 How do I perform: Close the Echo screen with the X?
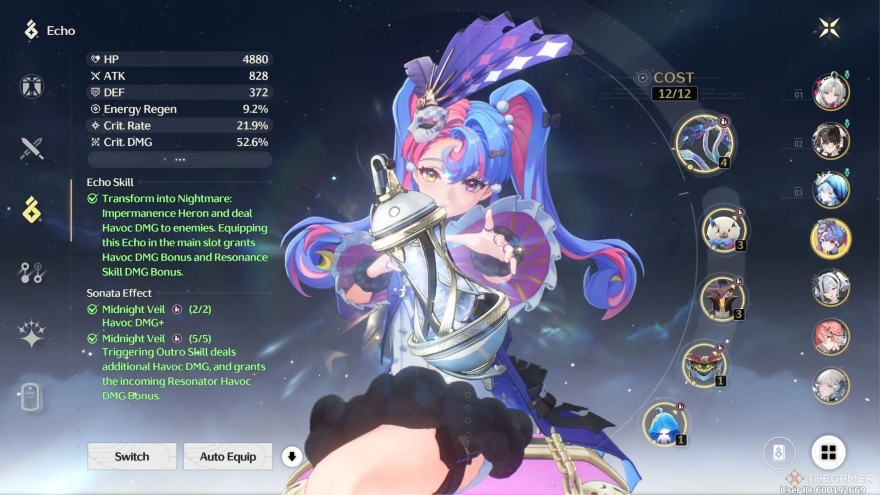coord(829,28)
